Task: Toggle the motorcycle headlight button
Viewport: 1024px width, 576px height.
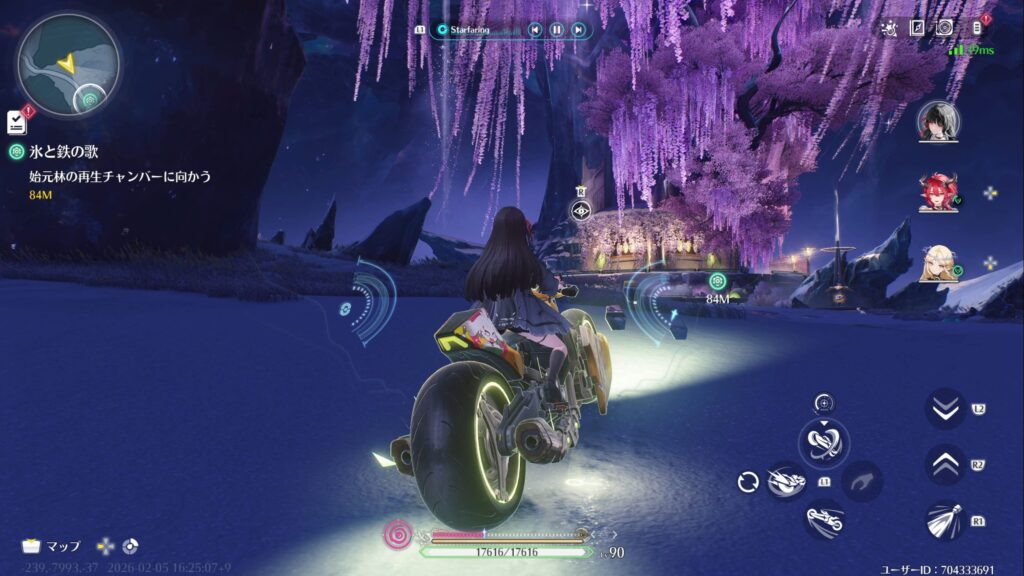Action: (944, 520)
